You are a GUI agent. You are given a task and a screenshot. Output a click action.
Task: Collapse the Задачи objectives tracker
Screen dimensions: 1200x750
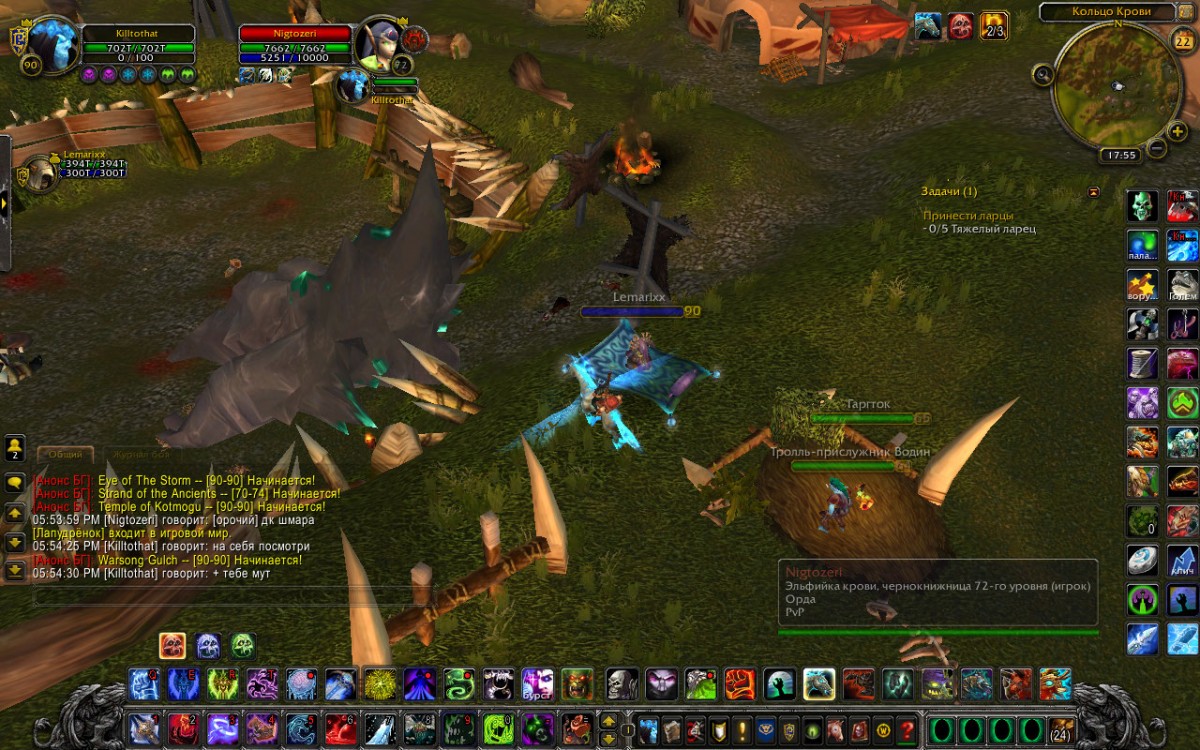[1093, 191]
